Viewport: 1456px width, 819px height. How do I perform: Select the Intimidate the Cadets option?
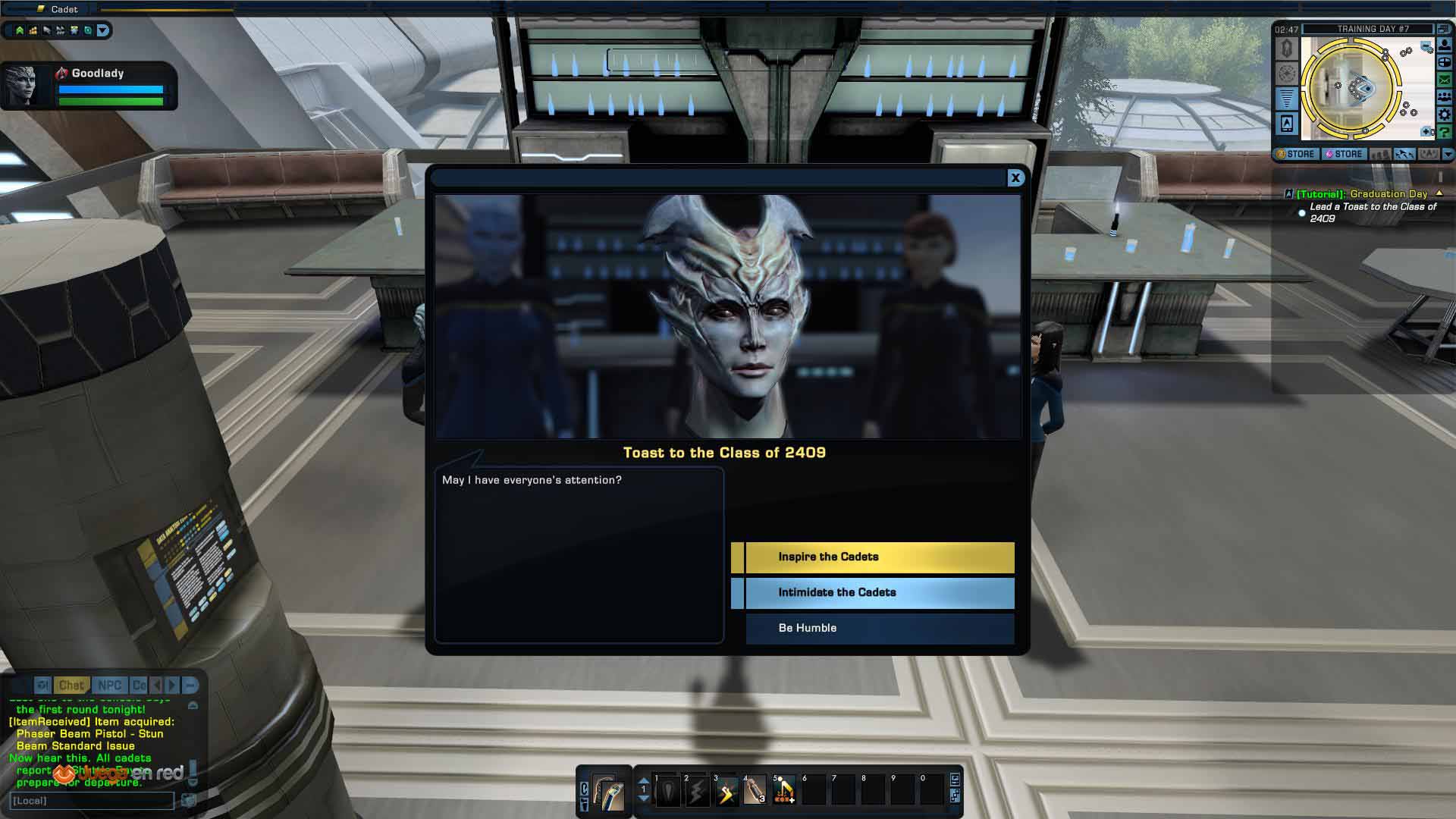[879, 593]
